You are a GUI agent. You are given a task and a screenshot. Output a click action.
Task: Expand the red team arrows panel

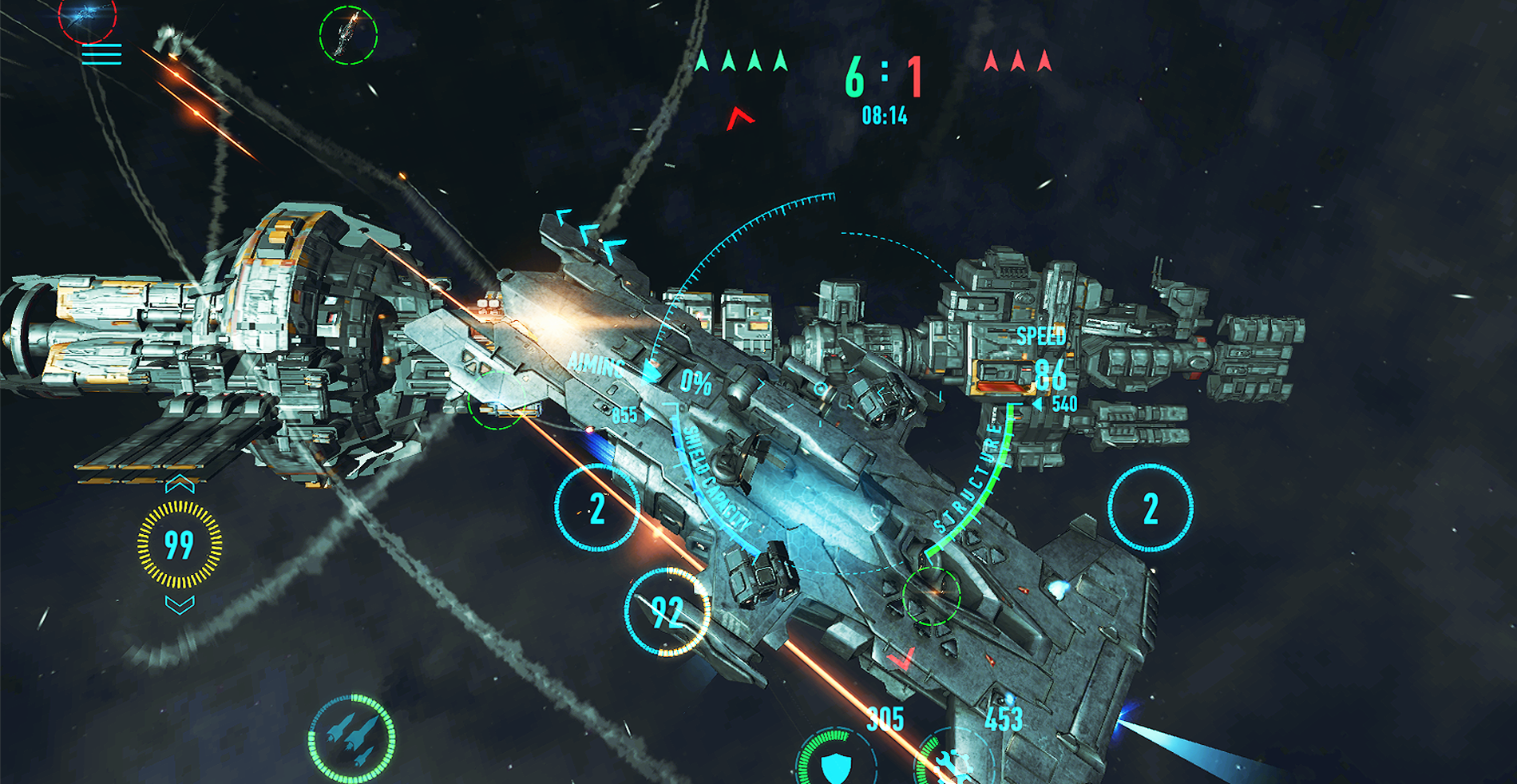(x=1018, y=60)
